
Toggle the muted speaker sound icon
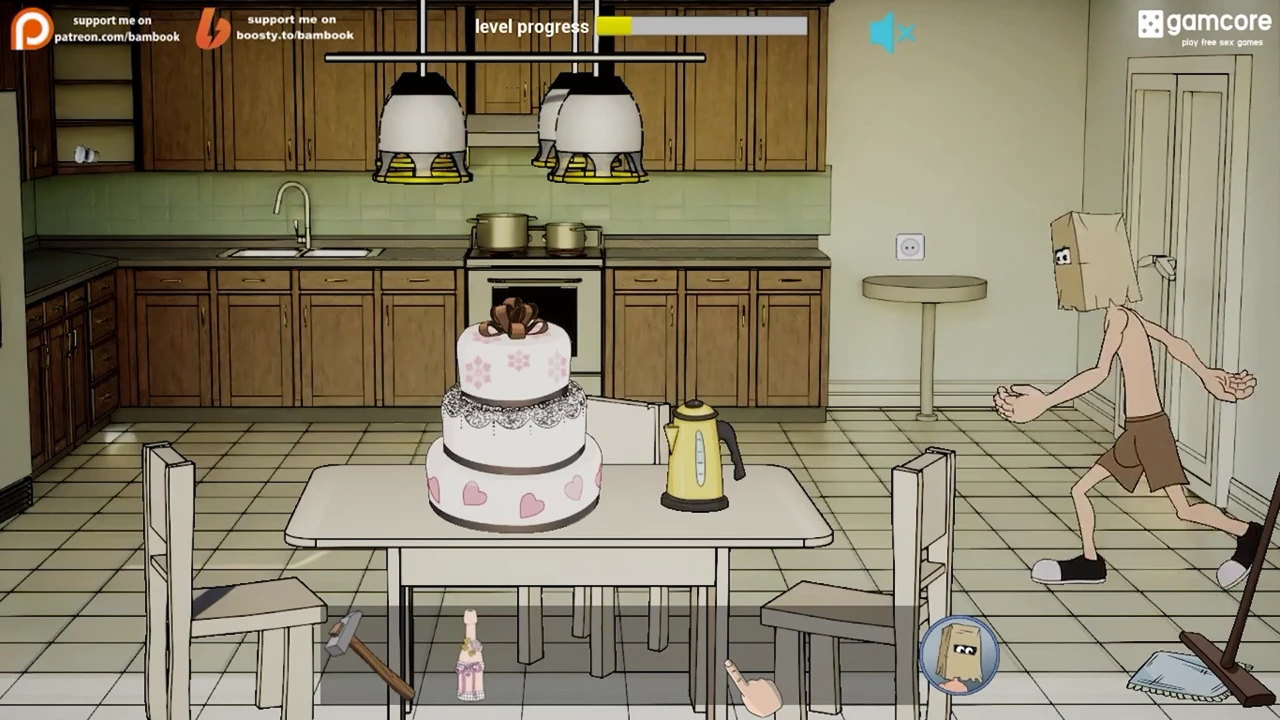pyautogui.click(x=891, y=34)
